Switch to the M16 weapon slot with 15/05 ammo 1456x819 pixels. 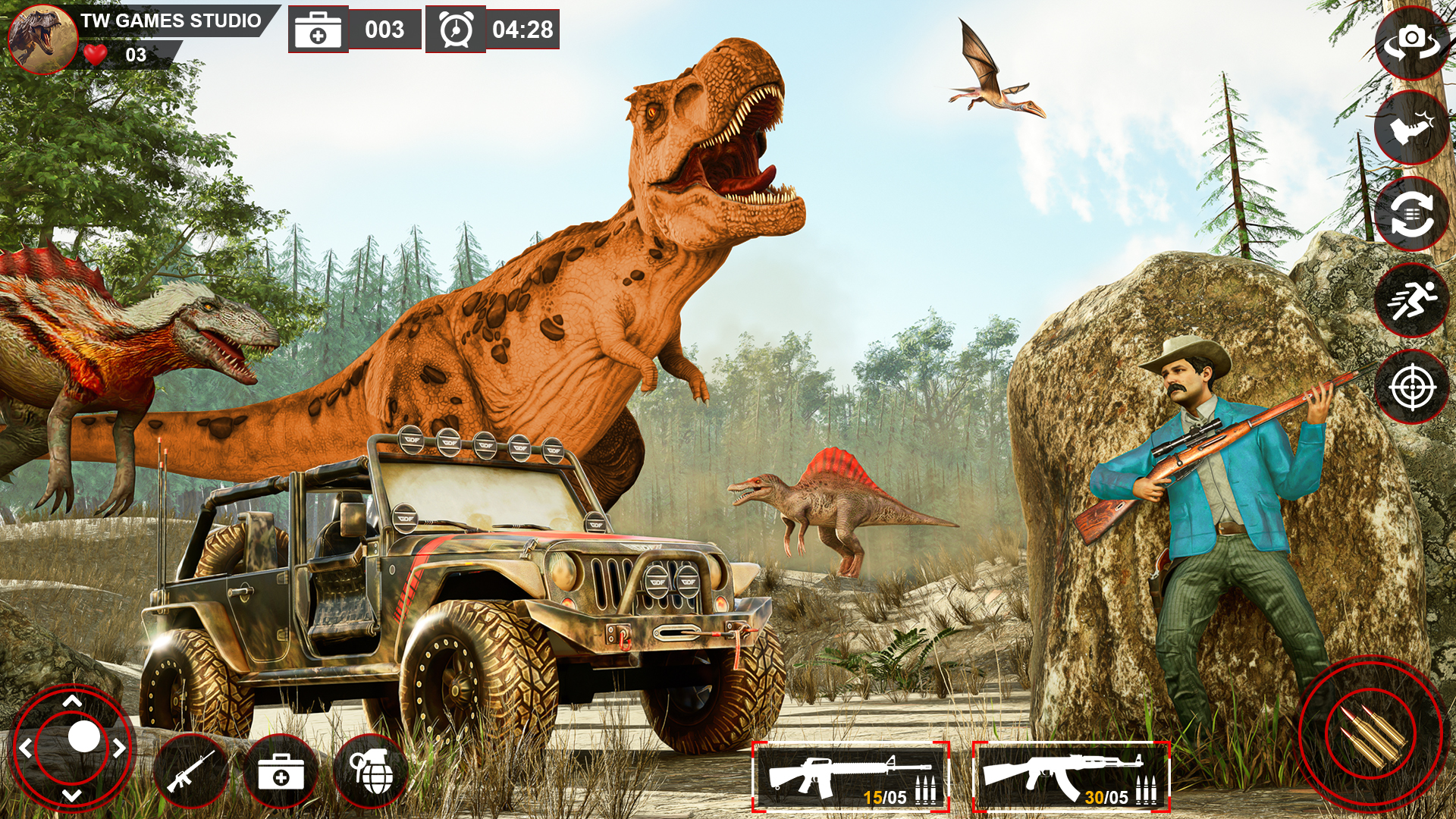851,773
